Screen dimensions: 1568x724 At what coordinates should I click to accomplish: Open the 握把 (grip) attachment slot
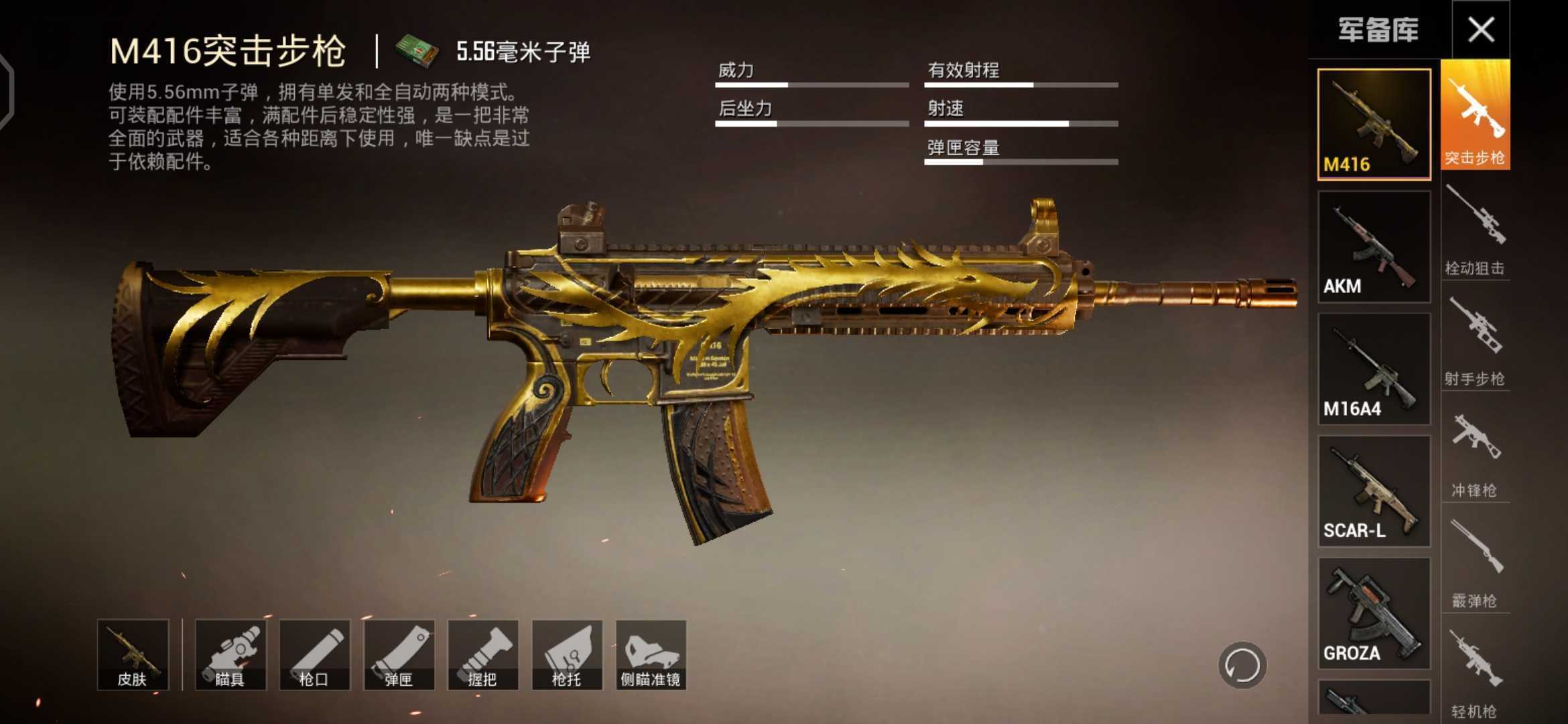point(482,654)
